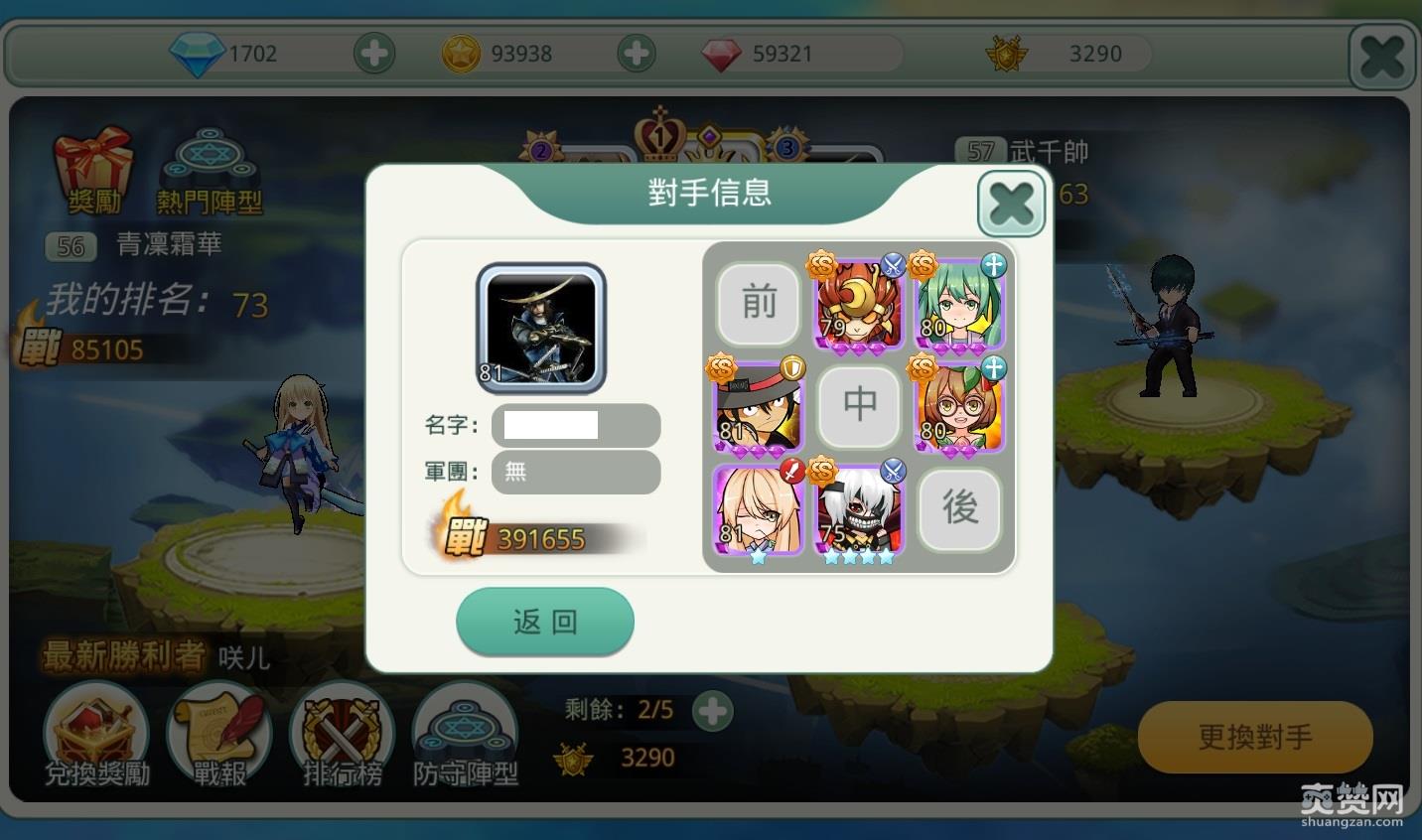Screen dimensions: 1422x840
Task: Click the 名字 name input field
Action: pos(576,425)
